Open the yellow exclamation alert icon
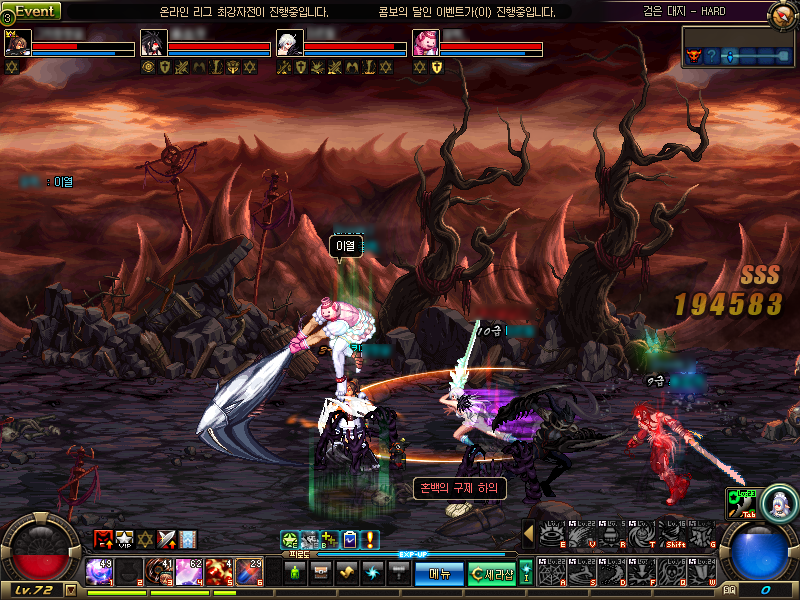 pos(370,540)
